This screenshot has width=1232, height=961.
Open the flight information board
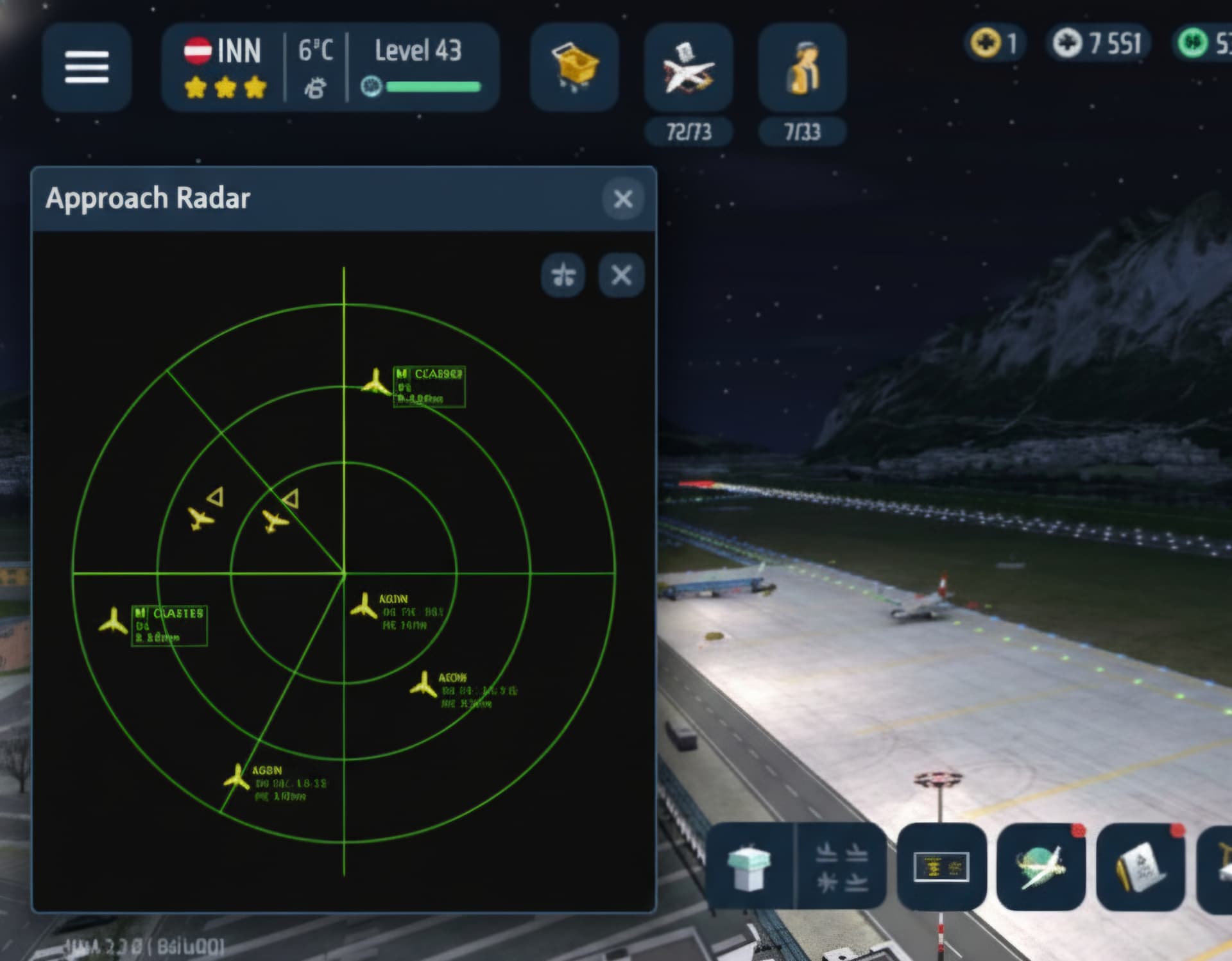941,867
